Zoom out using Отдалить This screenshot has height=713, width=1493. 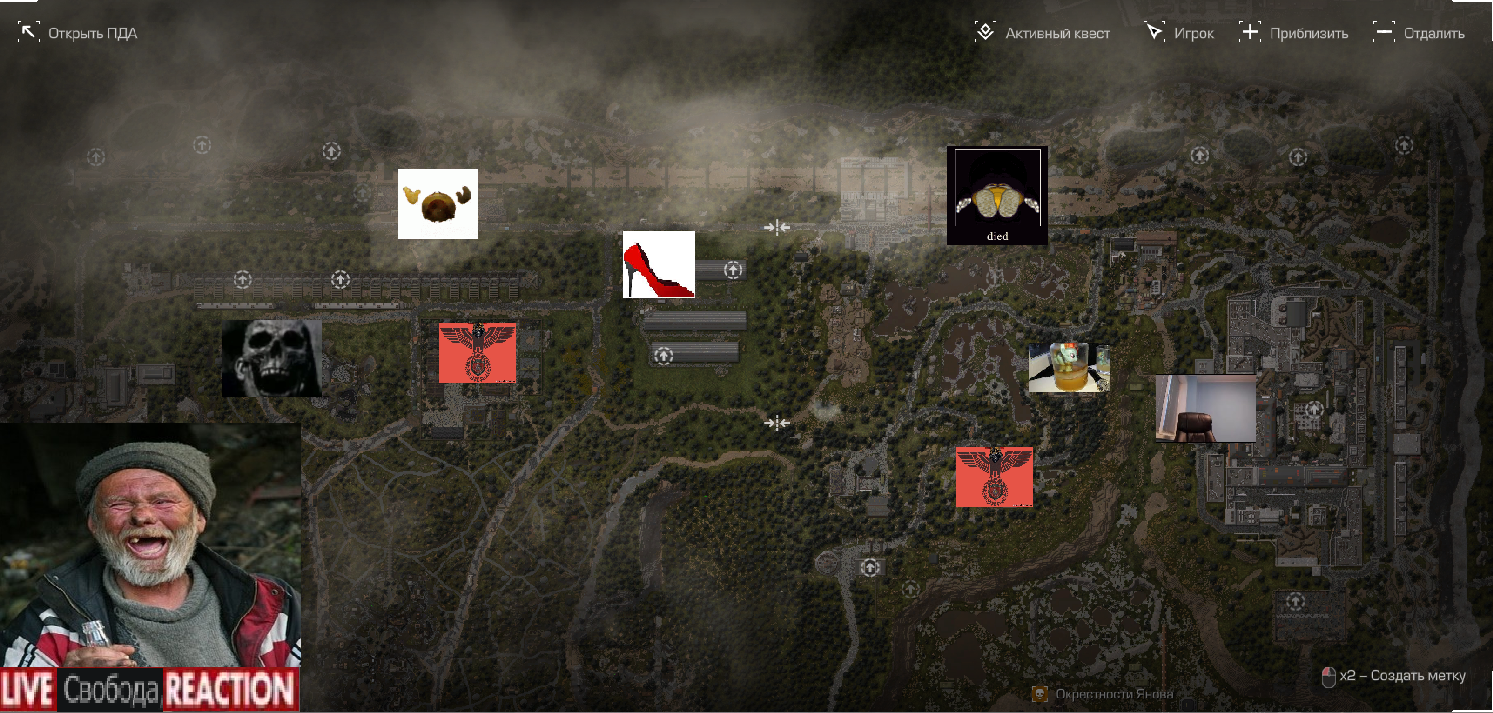click(1419, 33)
